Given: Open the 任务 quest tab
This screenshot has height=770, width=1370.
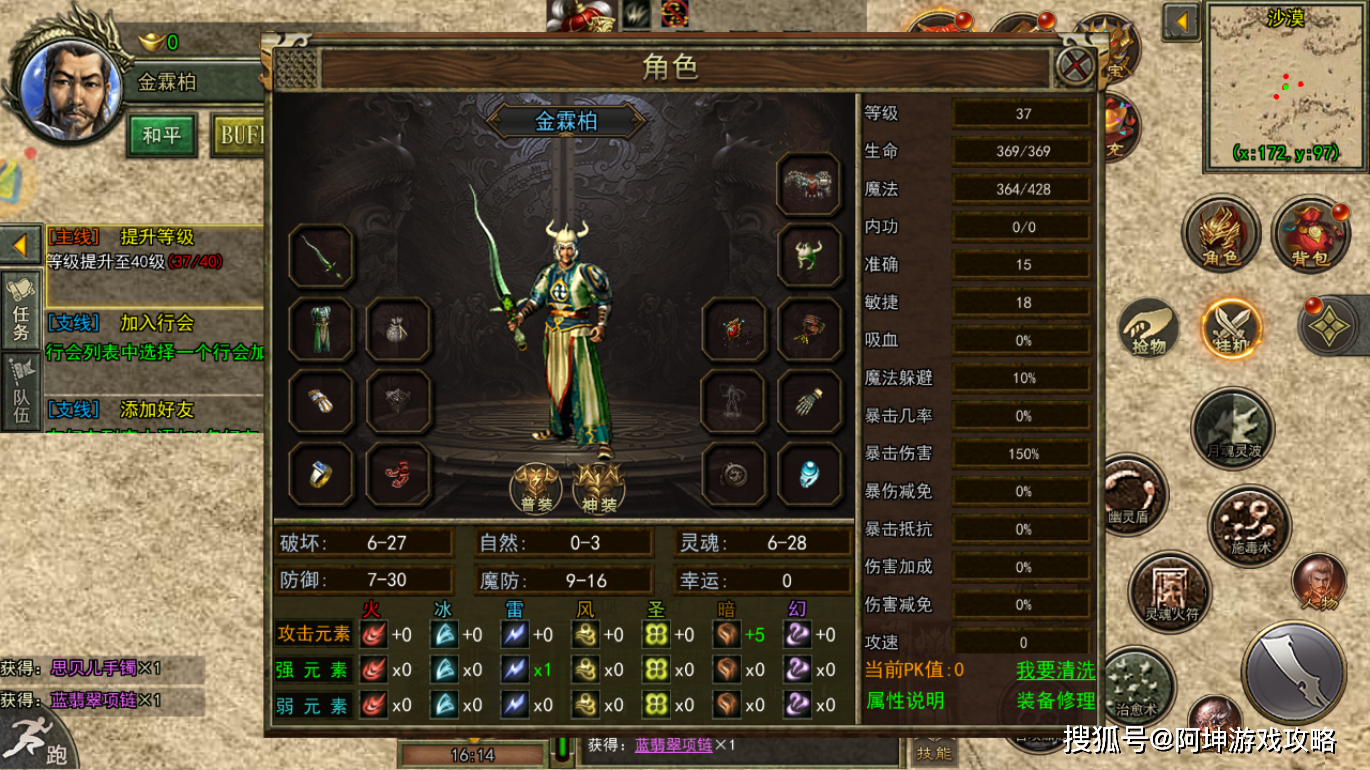Looking at the screenshot, I should [21, 310].
